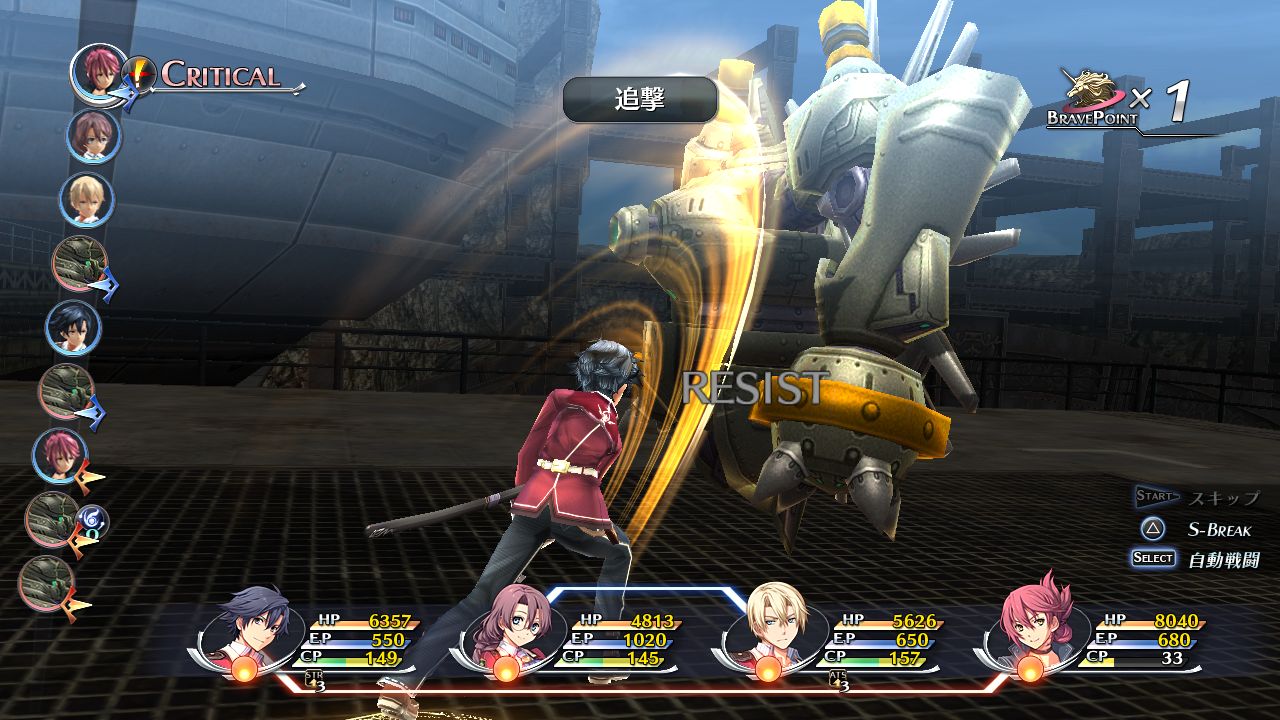
Task: Choose the dark-haired swordsman's turn order portrait
Action: pos(73,327)
